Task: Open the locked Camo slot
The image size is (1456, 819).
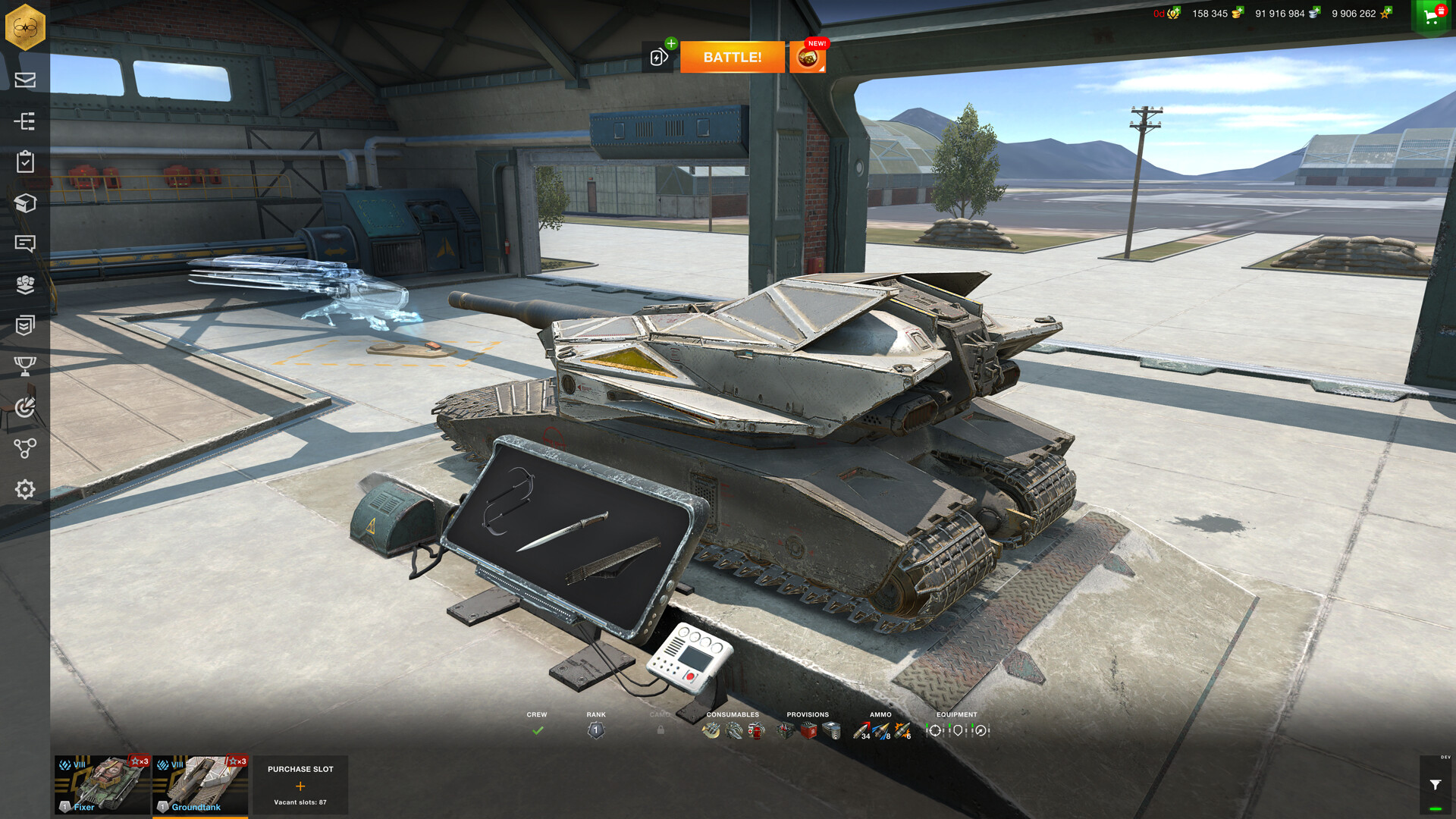Action: click(661, 730)
